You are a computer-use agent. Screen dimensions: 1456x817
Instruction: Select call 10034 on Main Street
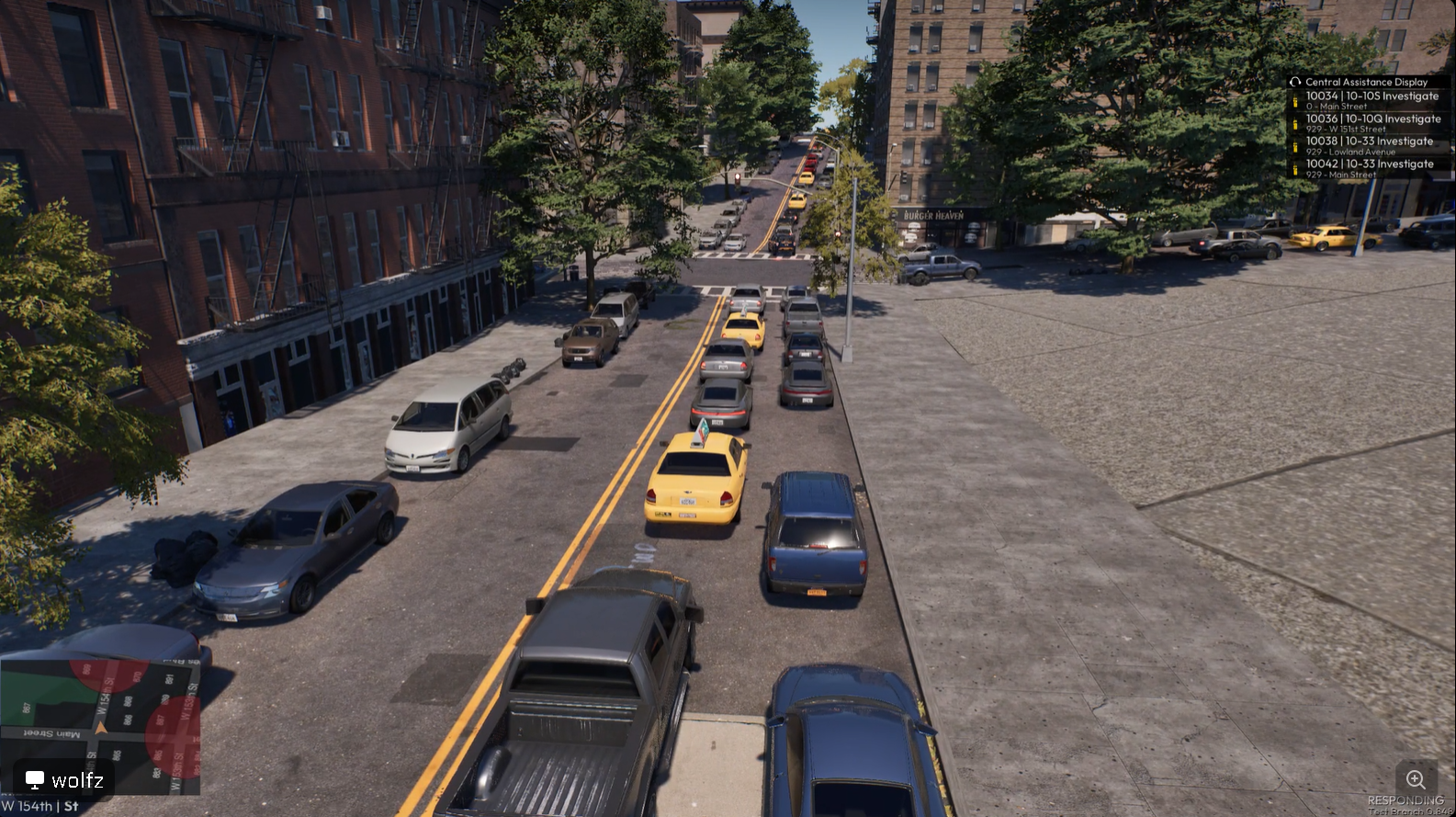tap(1371, 100)
